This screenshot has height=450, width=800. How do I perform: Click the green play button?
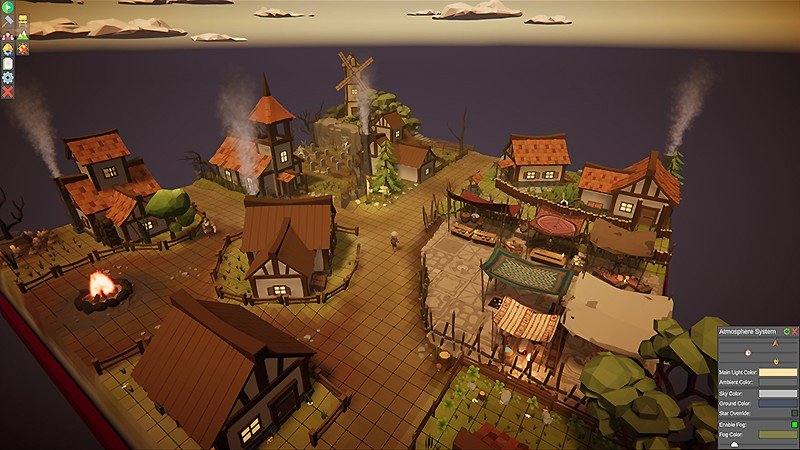coord(8,6)
